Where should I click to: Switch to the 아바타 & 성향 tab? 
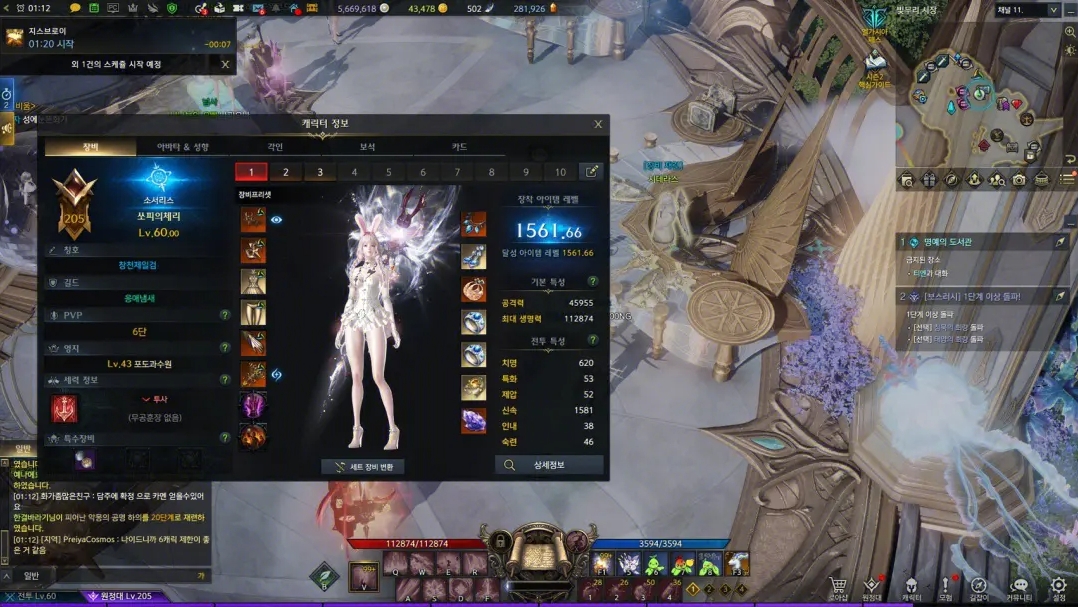point(183,147)
